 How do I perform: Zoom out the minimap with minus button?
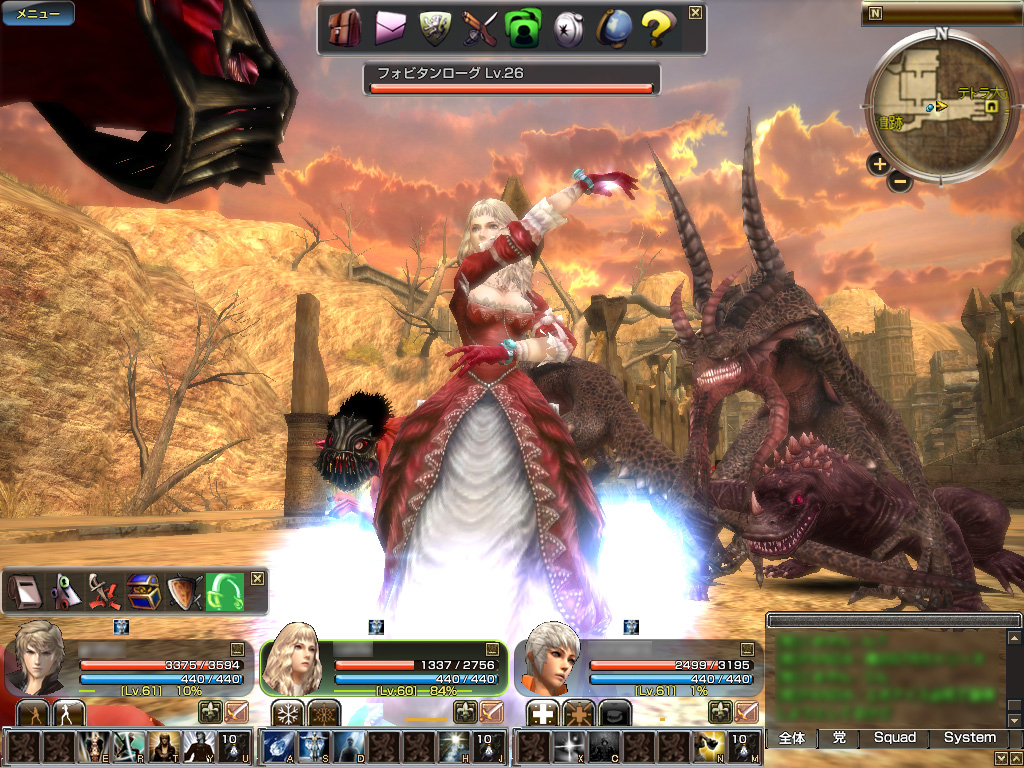pyautogui.click(x=900, y=182)
